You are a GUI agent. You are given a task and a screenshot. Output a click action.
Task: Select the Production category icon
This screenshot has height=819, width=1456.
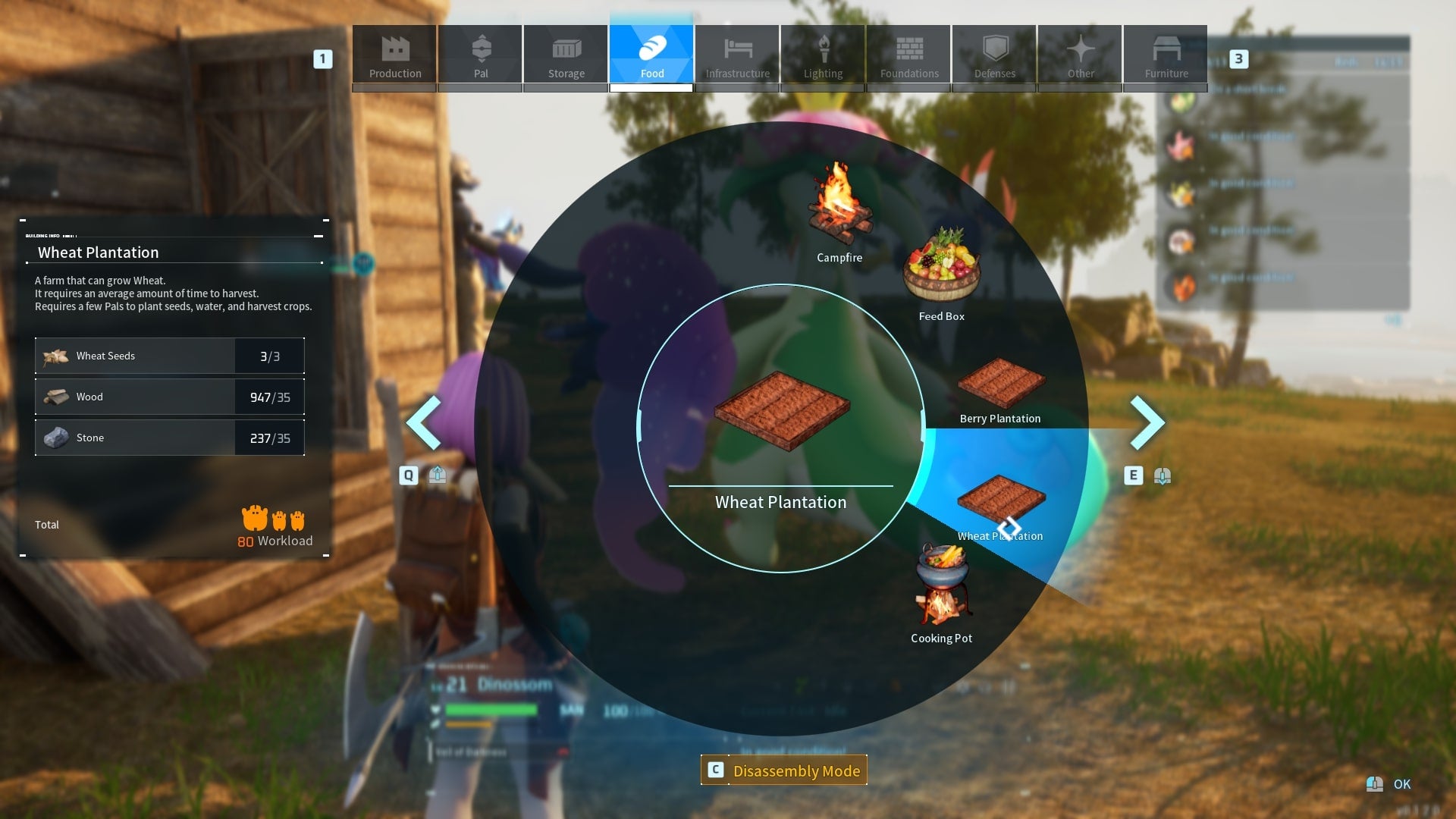tap(394, 53)
